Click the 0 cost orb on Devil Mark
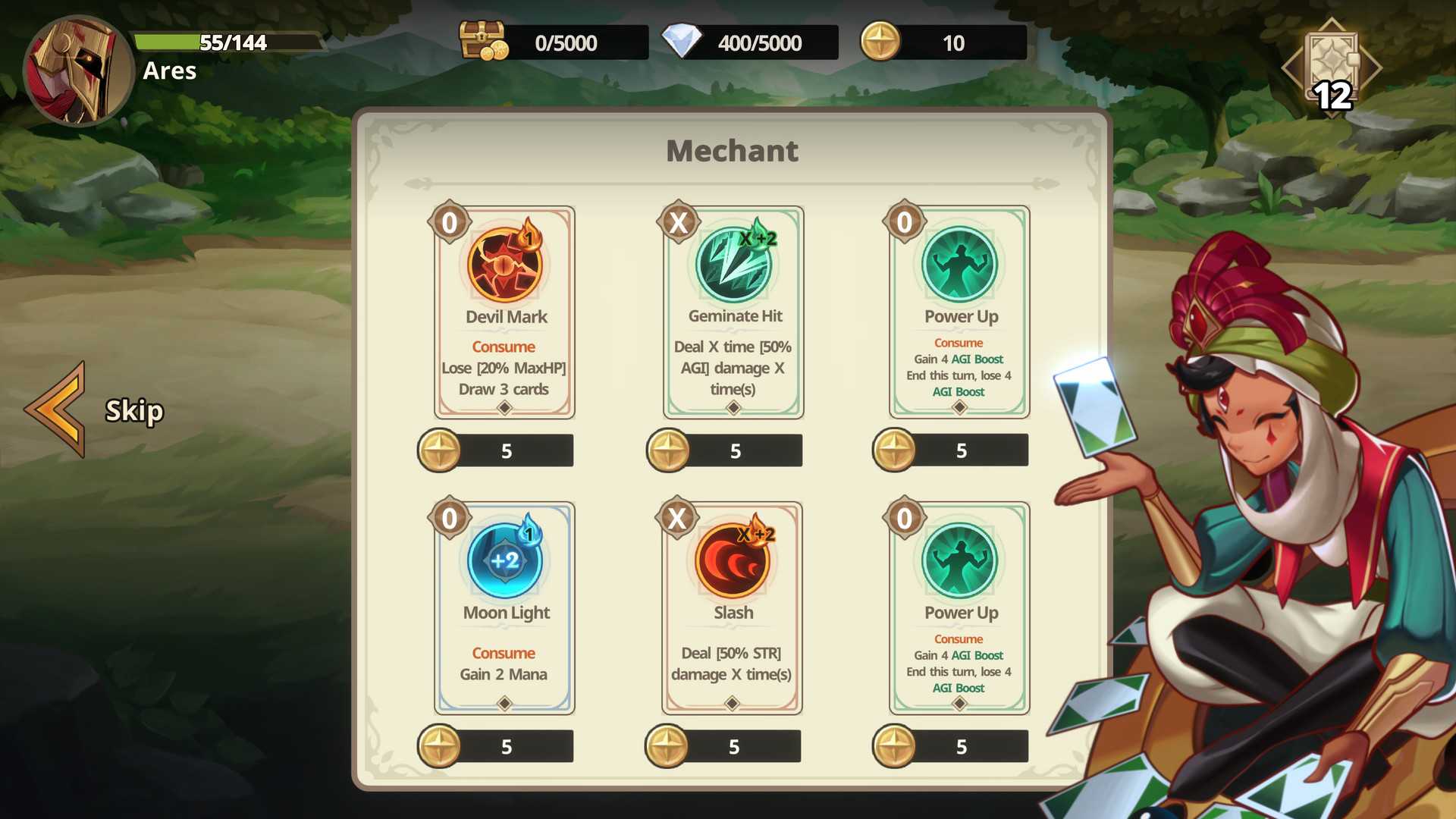This screenshot has width=1456, height=819. [450, 222]
